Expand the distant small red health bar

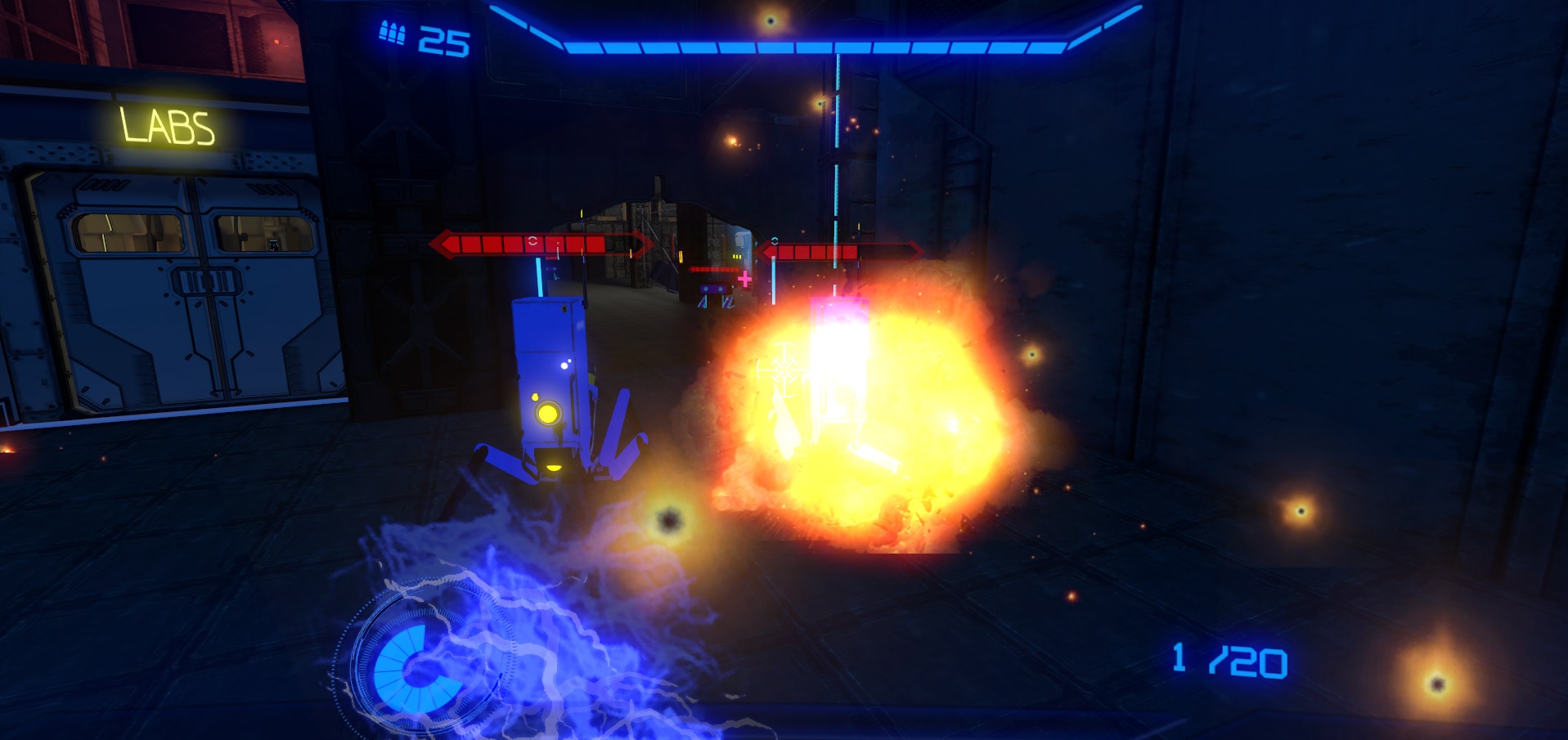714,269
